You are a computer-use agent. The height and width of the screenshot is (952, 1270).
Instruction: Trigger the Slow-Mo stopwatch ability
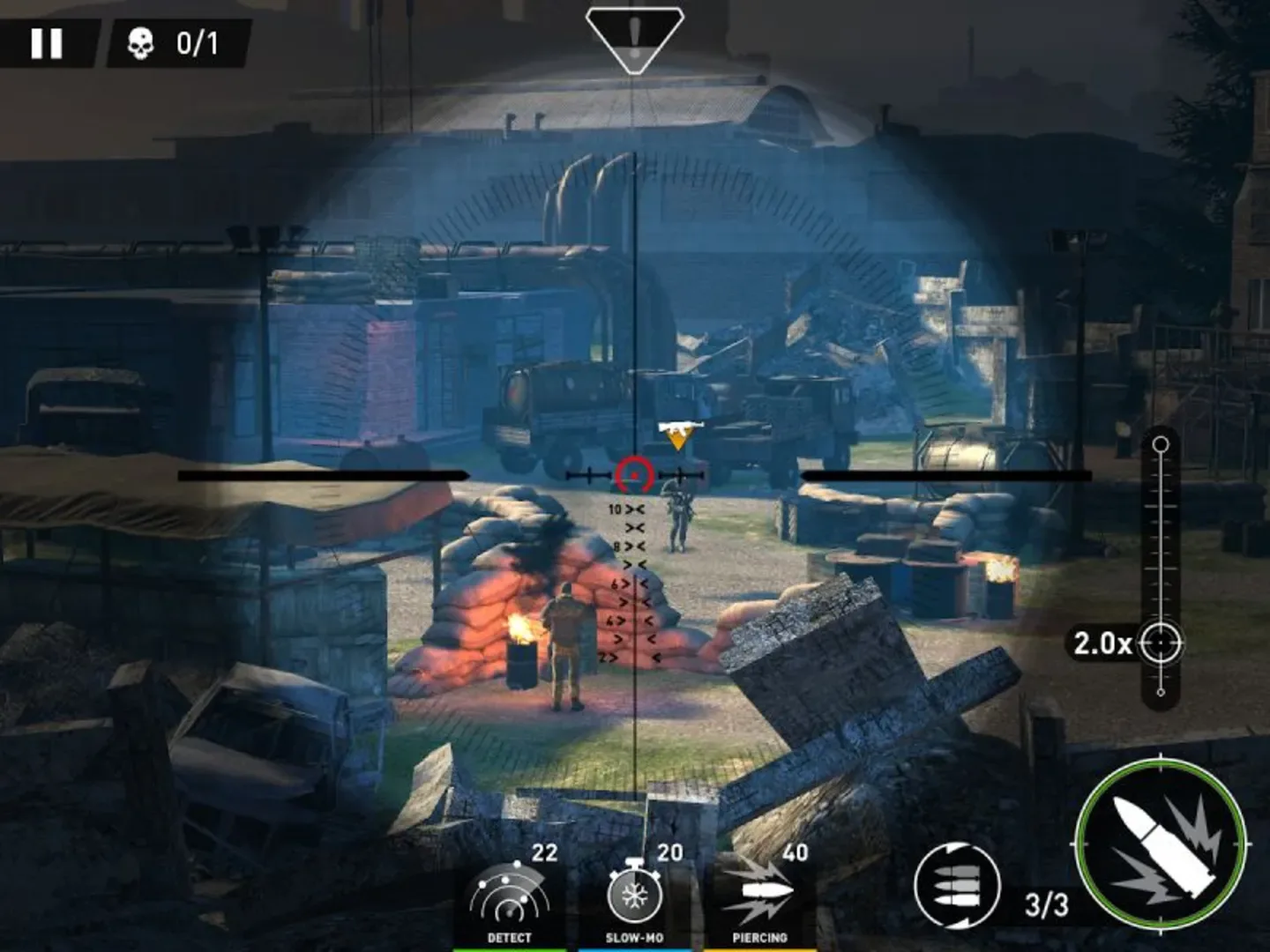pyautogui.click(x=633, y=895)
